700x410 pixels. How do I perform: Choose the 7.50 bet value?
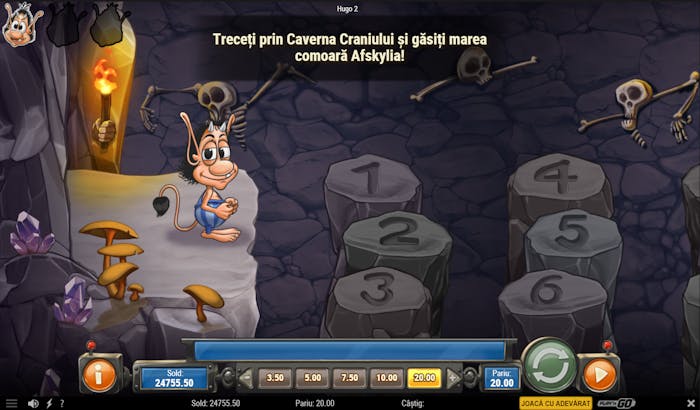349,378
